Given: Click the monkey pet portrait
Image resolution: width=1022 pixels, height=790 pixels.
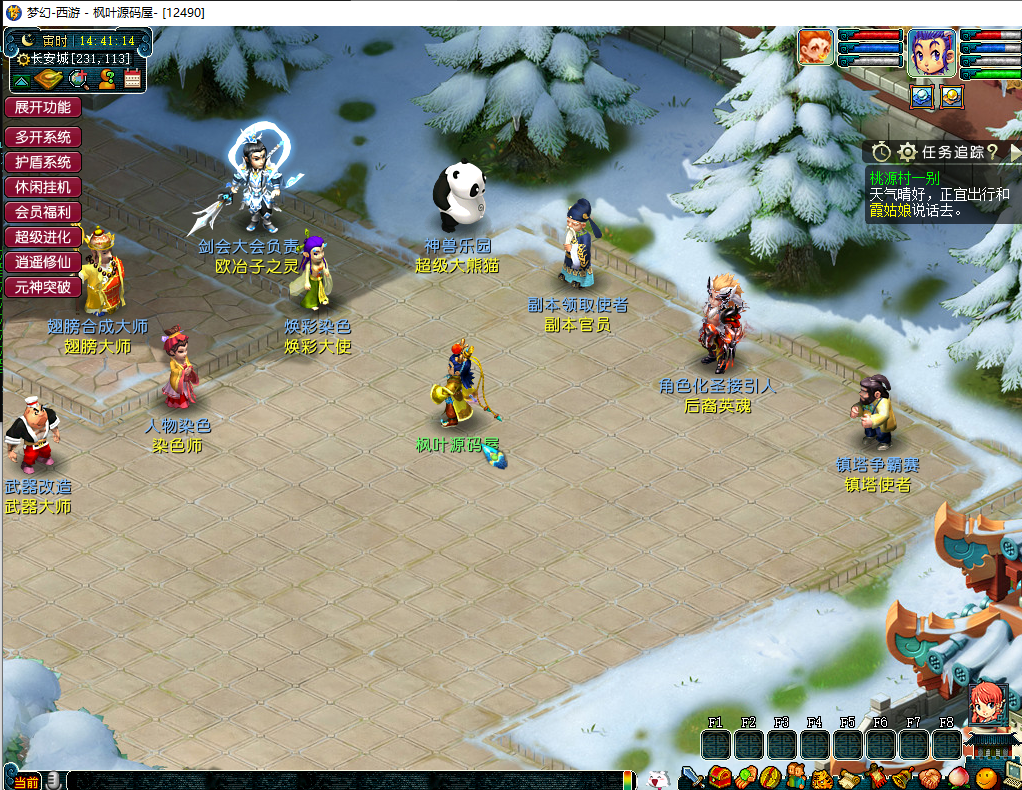Looking at the screenshot, I should tap(816, 47).
